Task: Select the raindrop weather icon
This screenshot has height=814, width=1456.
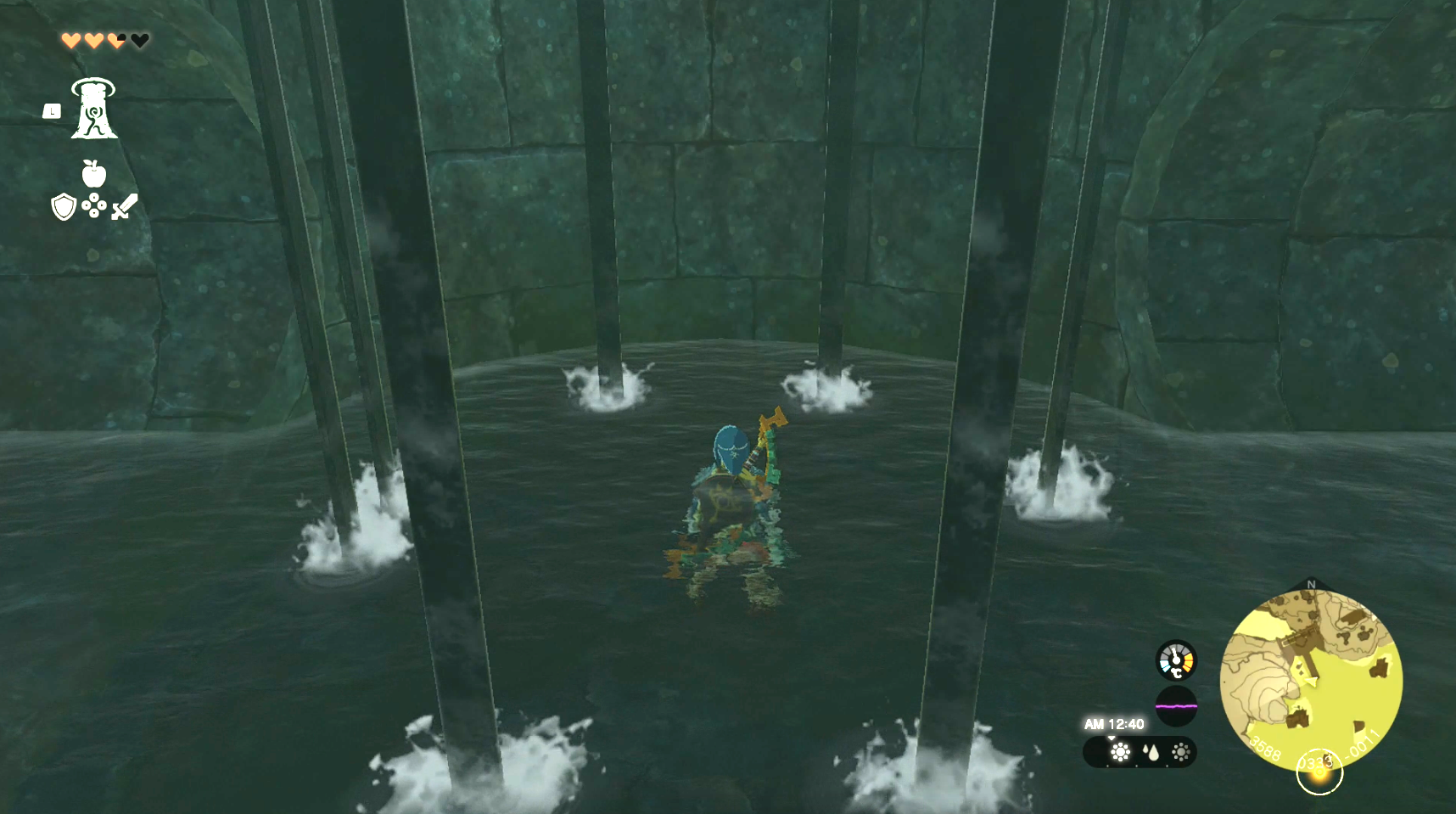Action: tap(1151, 751)
